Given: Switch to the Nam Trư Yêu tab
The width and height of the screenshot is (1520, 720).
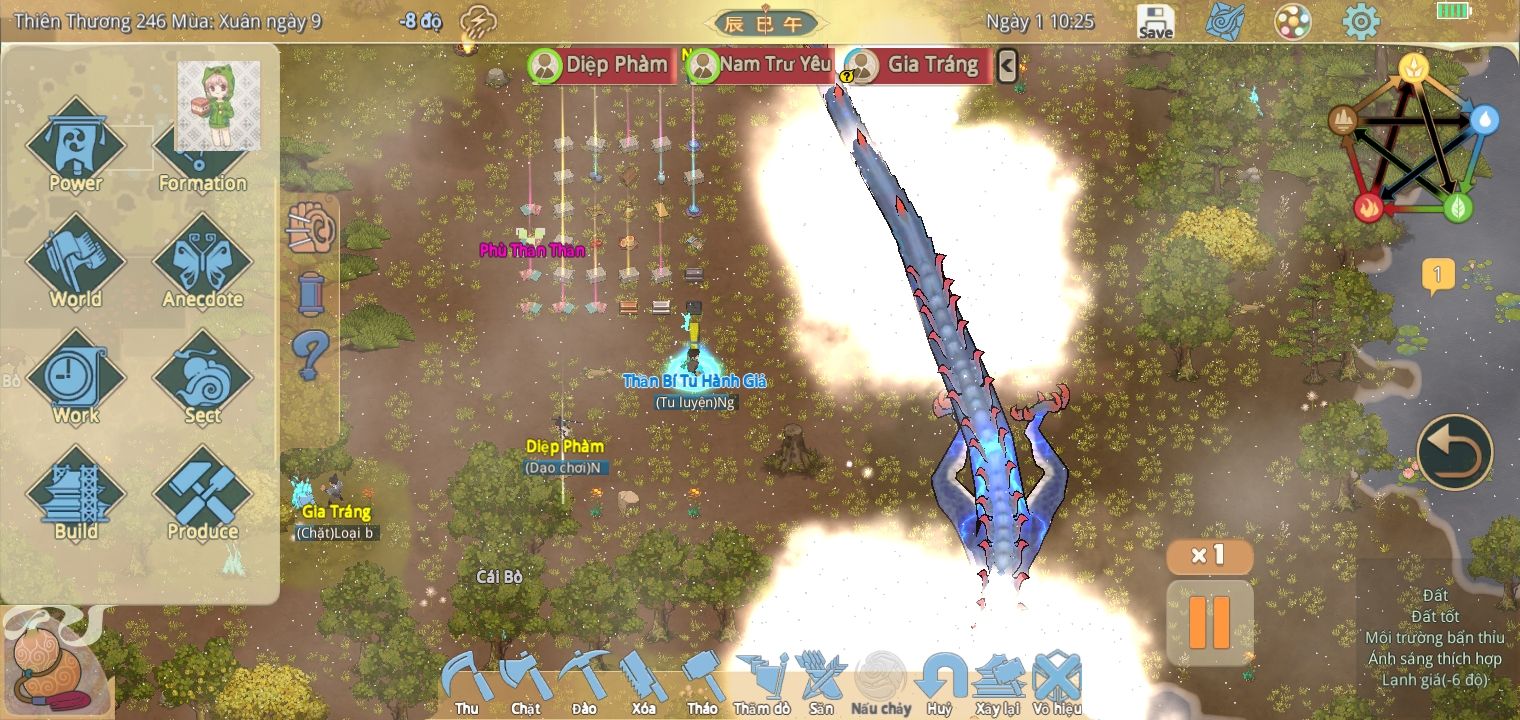Looking at the screenshot, I should [774, 64].
